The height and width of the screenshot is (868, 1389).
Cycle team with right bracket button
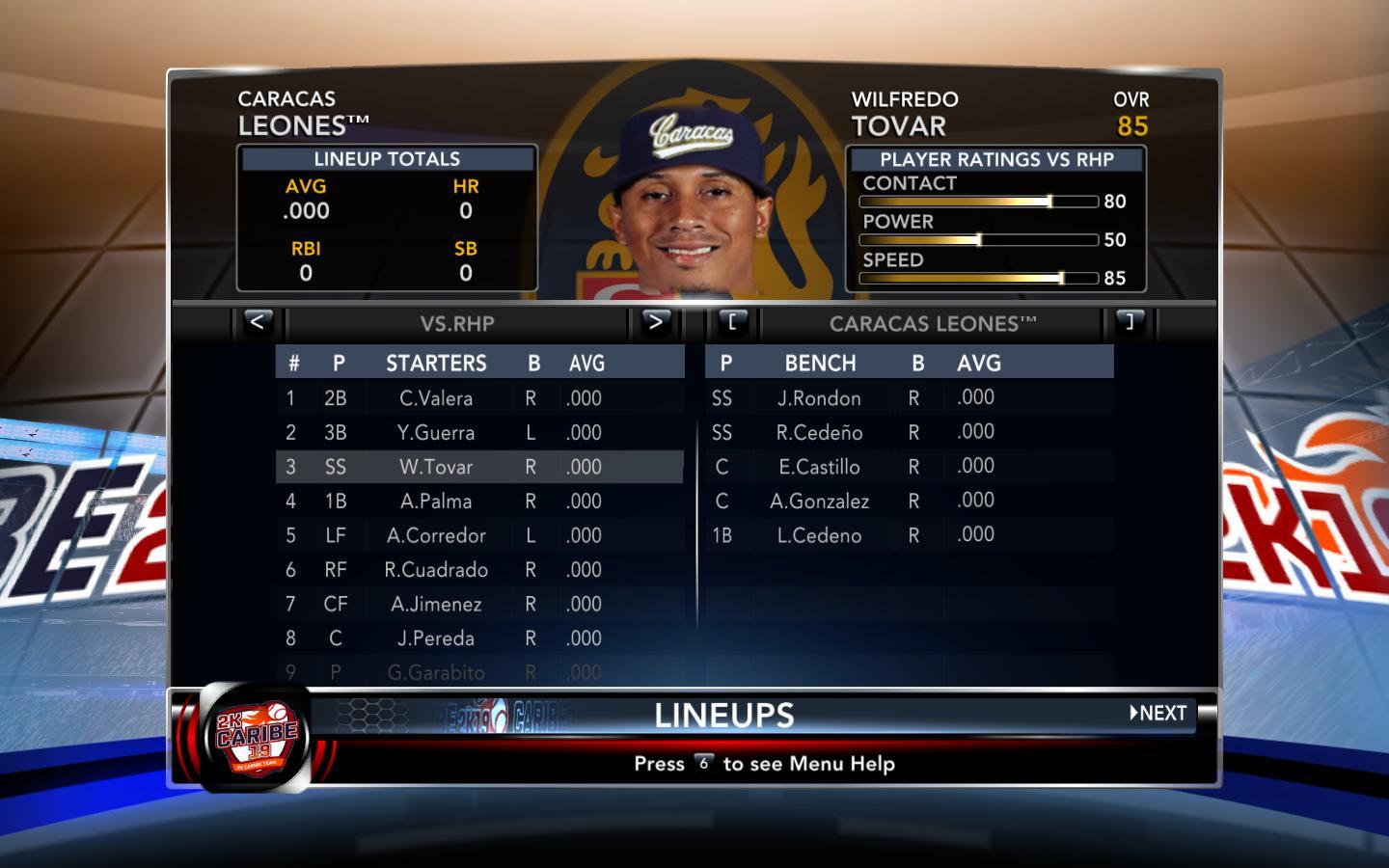point(1129,322)
